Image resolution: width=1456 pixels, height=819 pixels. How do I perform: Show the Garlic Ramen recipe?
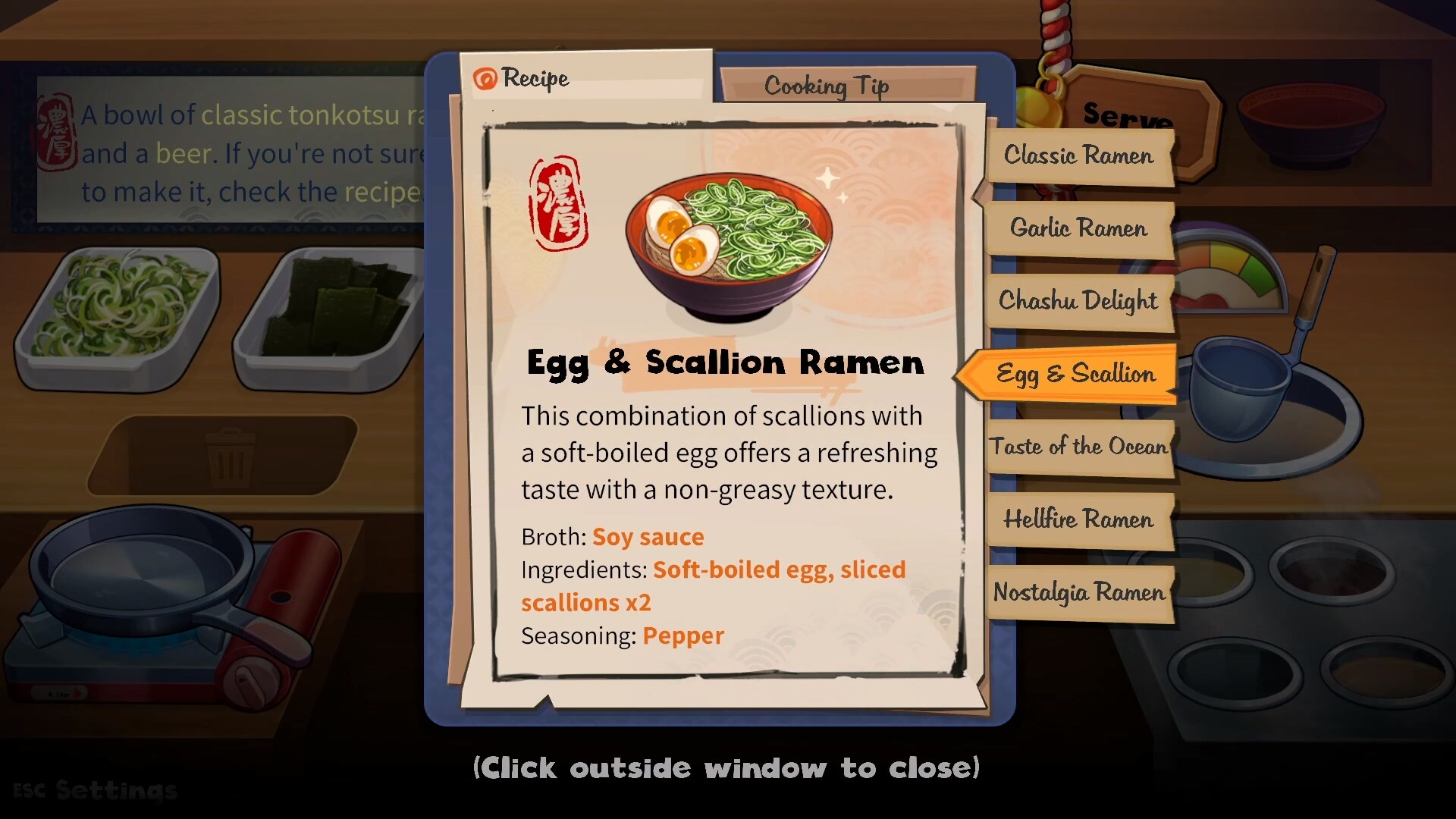pos(1078,227)
